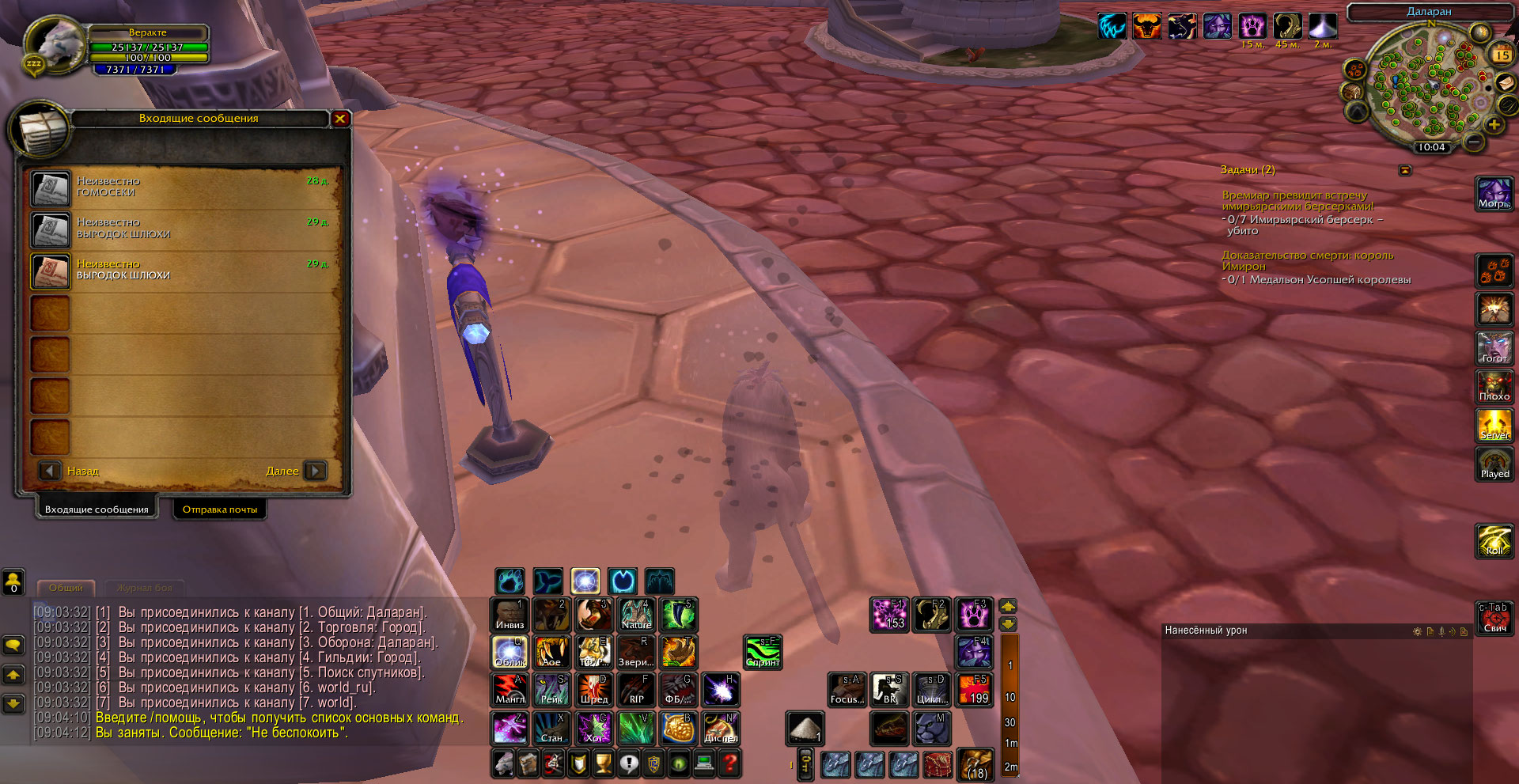Use the Шред ability
Screen dimensions: 1519x784
(x=593, y=689)
